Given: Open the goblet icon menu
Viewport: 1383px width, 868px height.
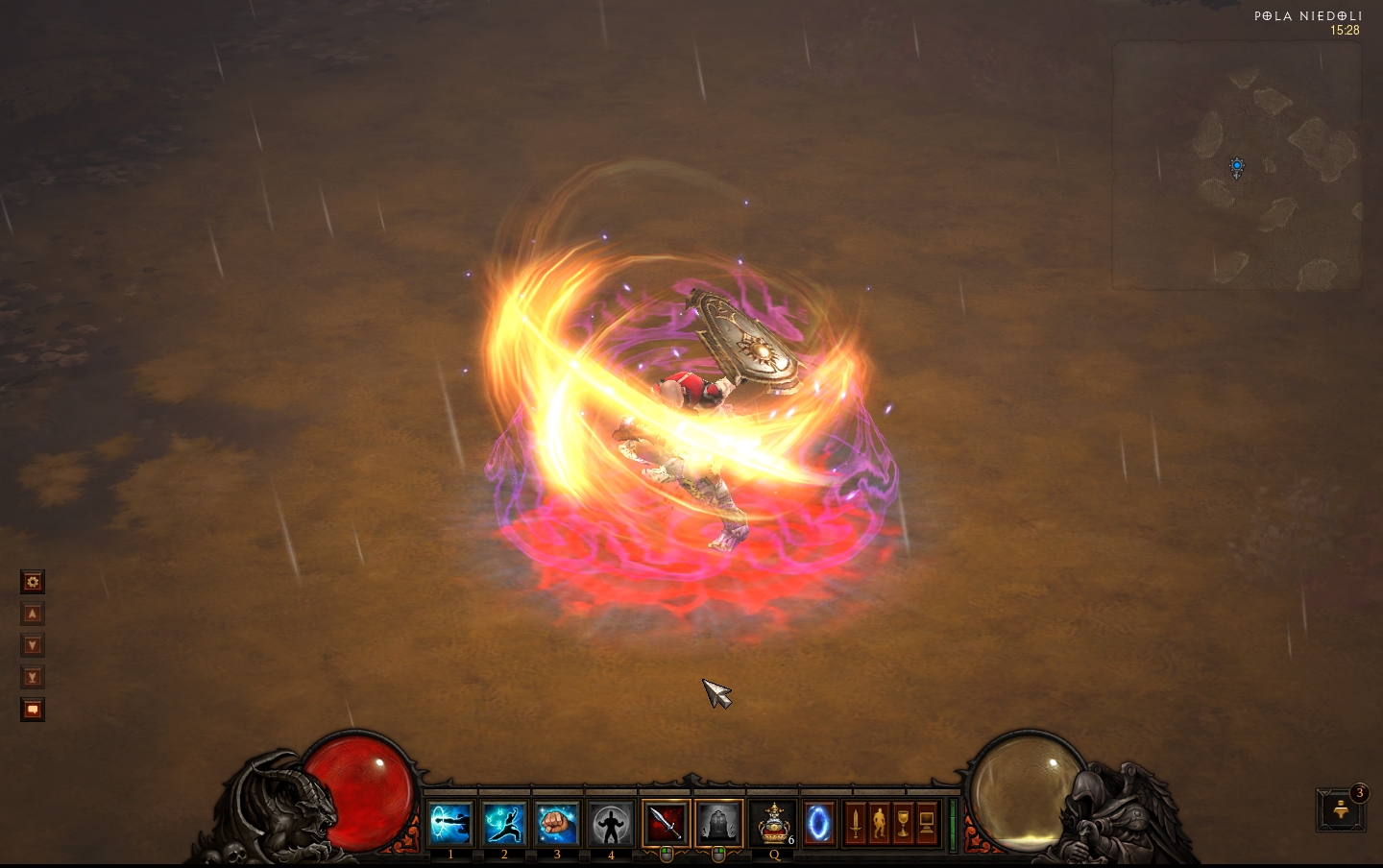Looking at the screenshot, I should click(903, 824).
